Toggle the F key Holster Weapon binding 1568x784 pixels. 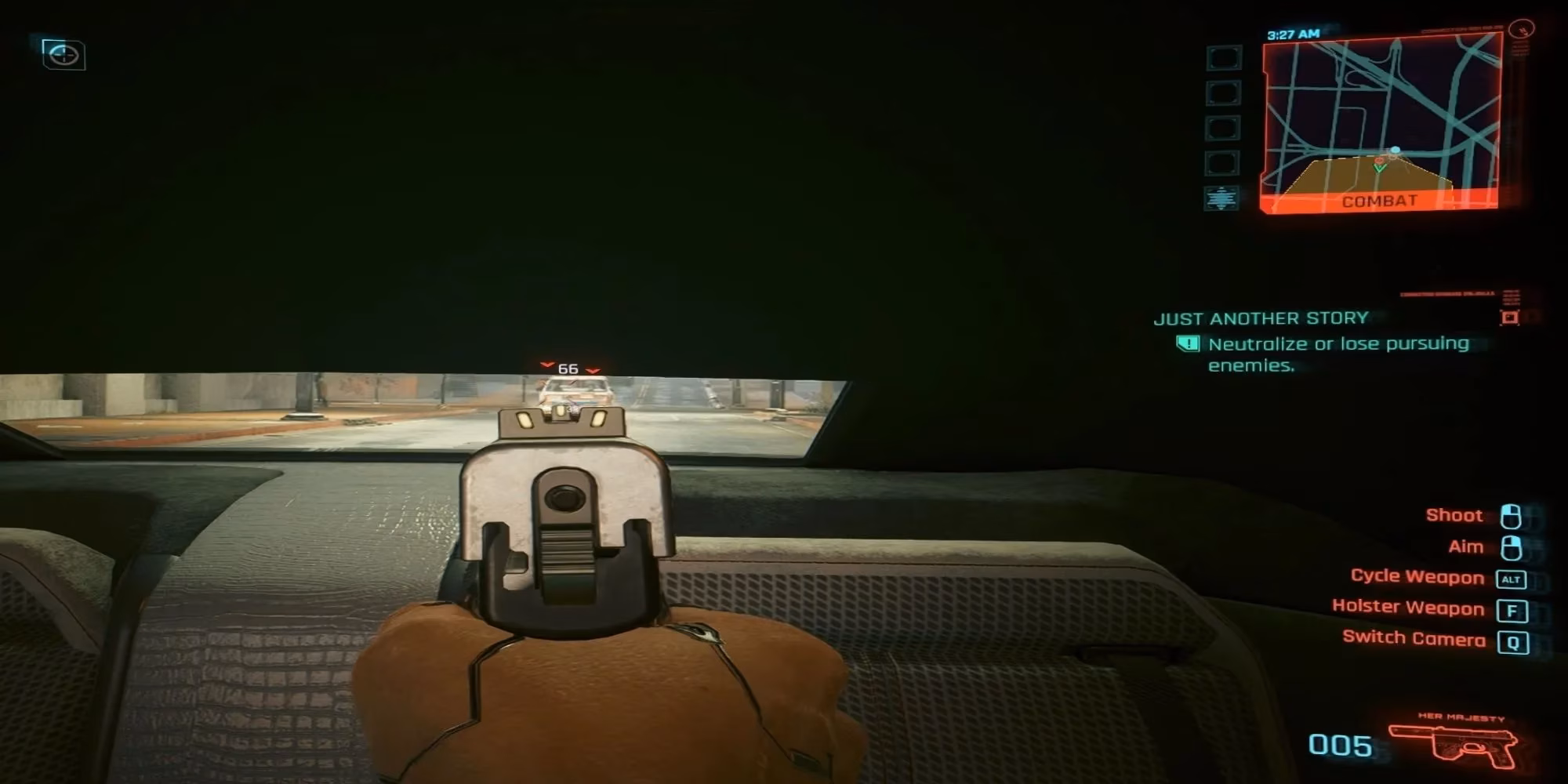[x=1512, y=609]
